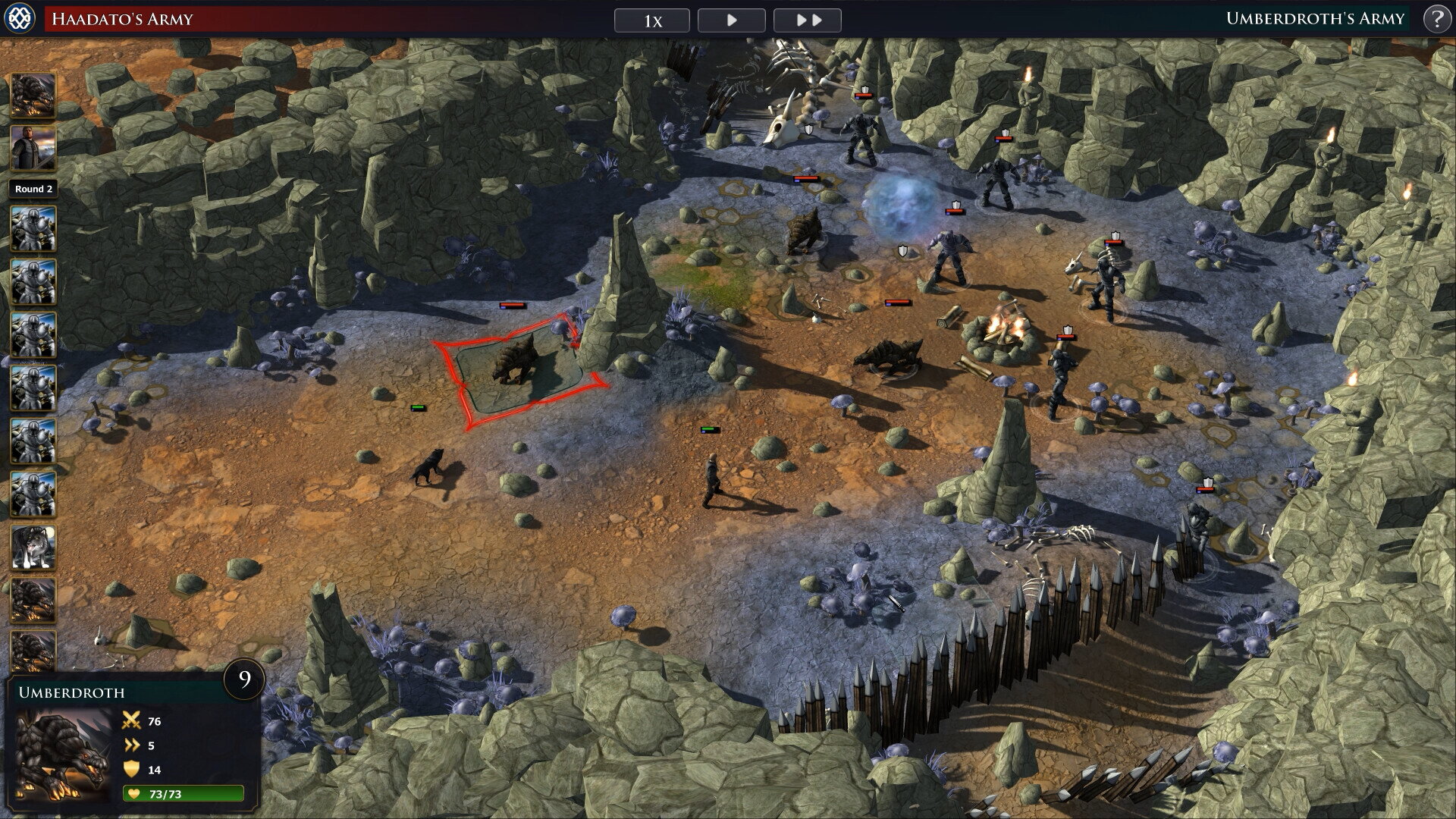Viewport: 1456px width, 819px height.
Task: Select the white wolf portrait in turn order
Action: (33, 547)
